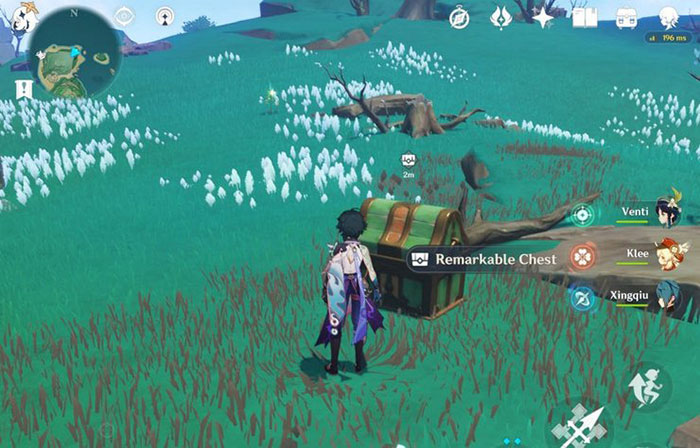Open the wish star icon
Screen dimensions: 700x448
pyautogui.click(x=543, y=18)
